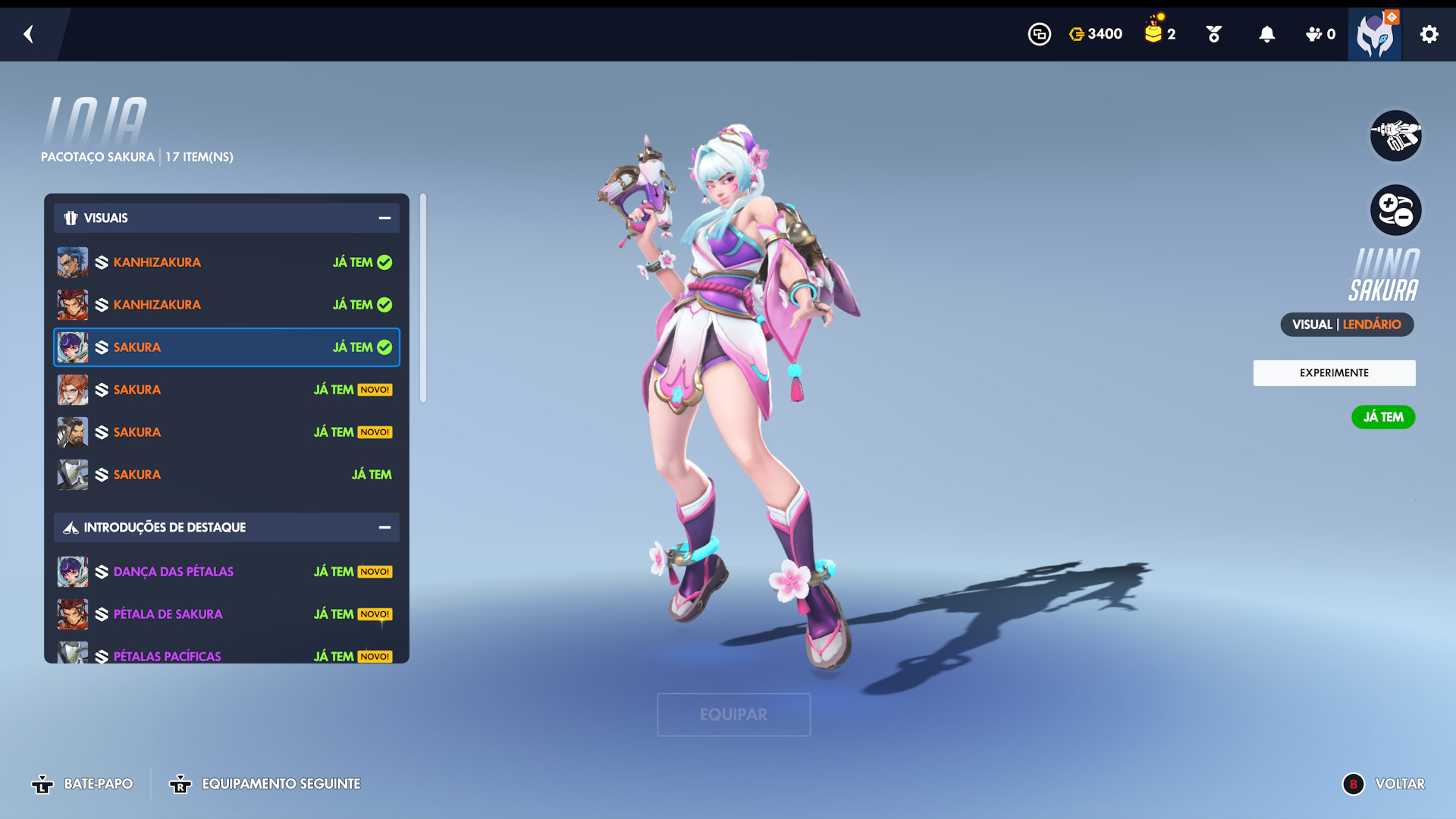Viewport: 1456px width, 819px height.
Task: Open the group members icon
Action: point(1319,34)
